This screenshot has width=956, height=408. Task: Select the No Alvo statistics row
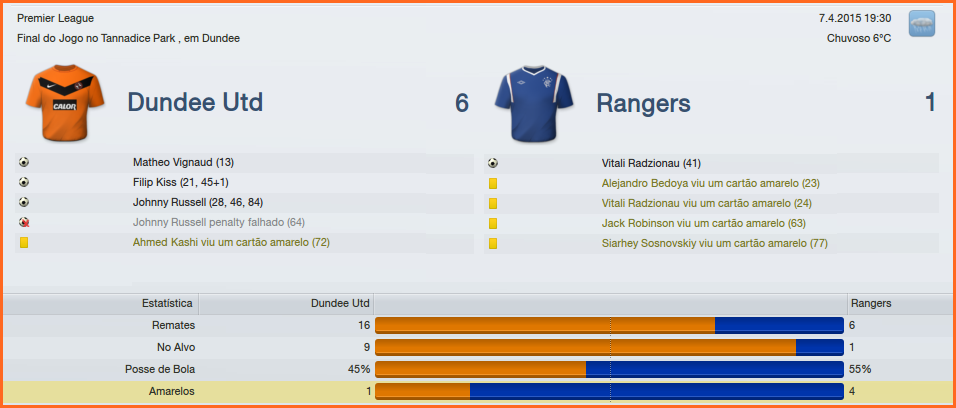point(176,347)
